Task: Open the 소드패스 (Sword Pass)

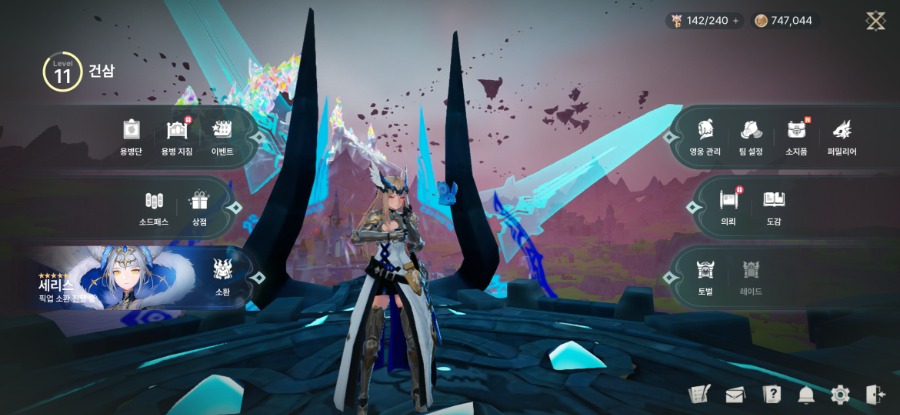Action: coord(154,207)
